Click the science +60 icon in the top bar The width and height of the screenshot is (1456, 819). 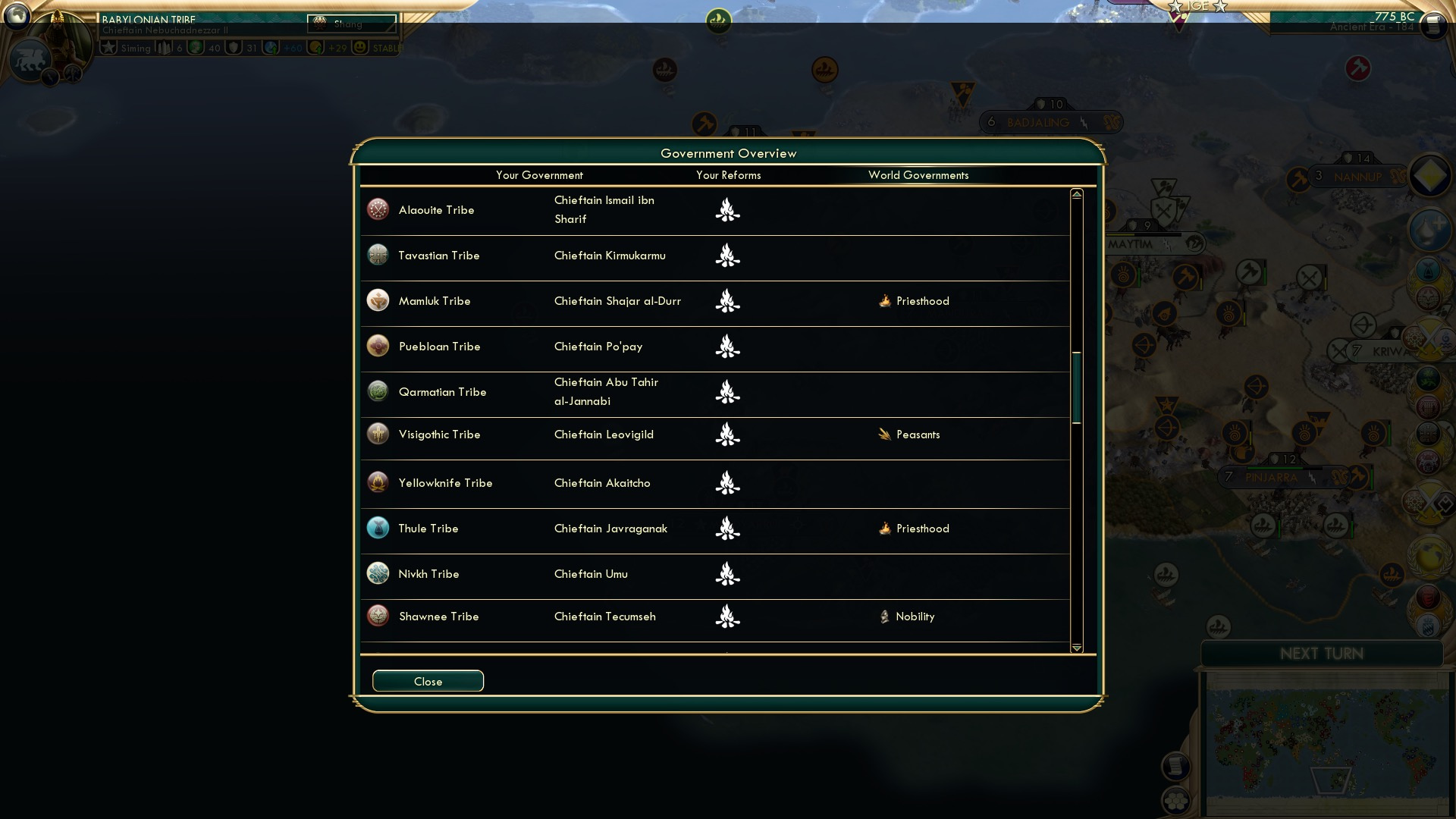(x=270, y=47)
